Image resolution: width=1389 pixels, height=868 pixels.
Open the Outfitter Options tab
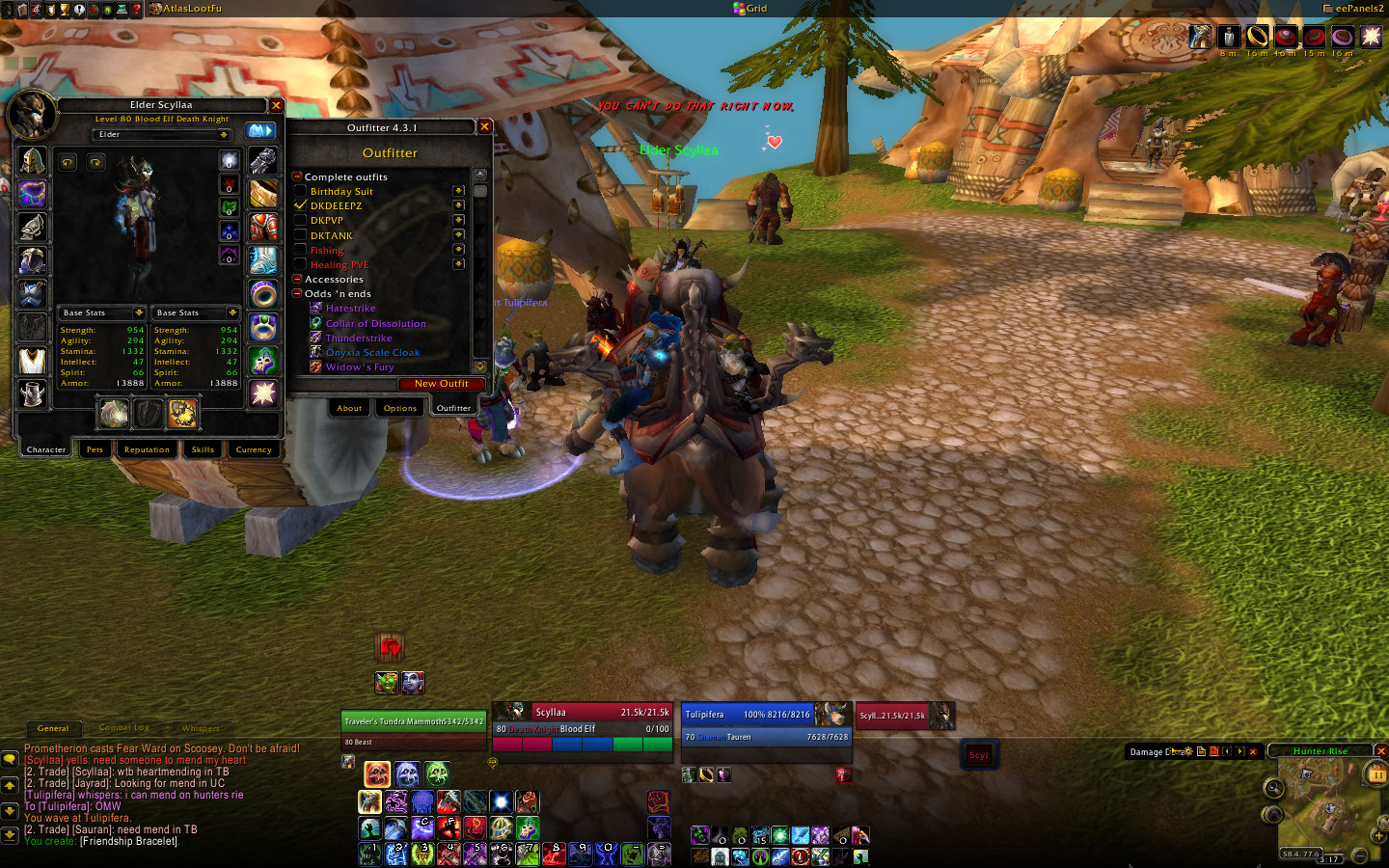point(399,408)
